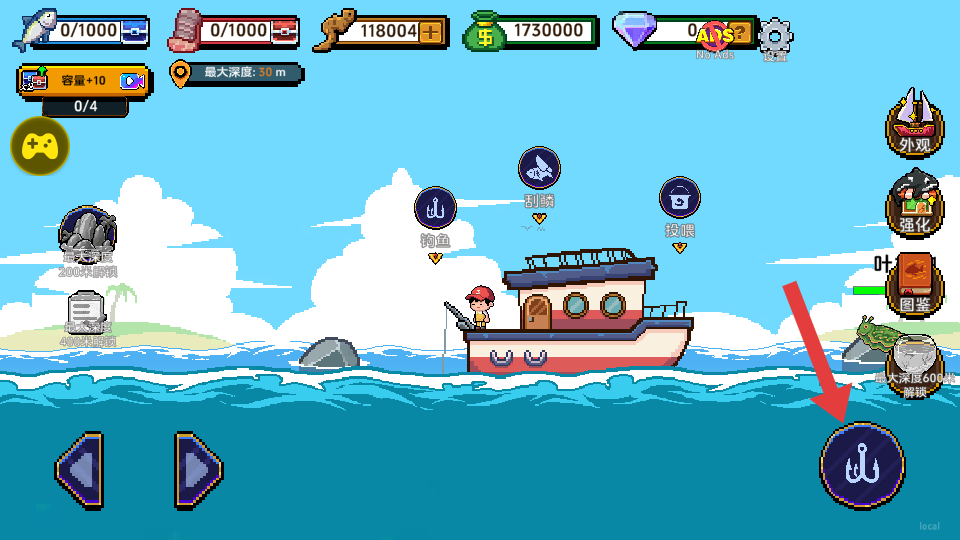This screenshot has width=960, height=540.
Task: Tap the locked rock icon at 200米
Action: [x=88, y=233]
